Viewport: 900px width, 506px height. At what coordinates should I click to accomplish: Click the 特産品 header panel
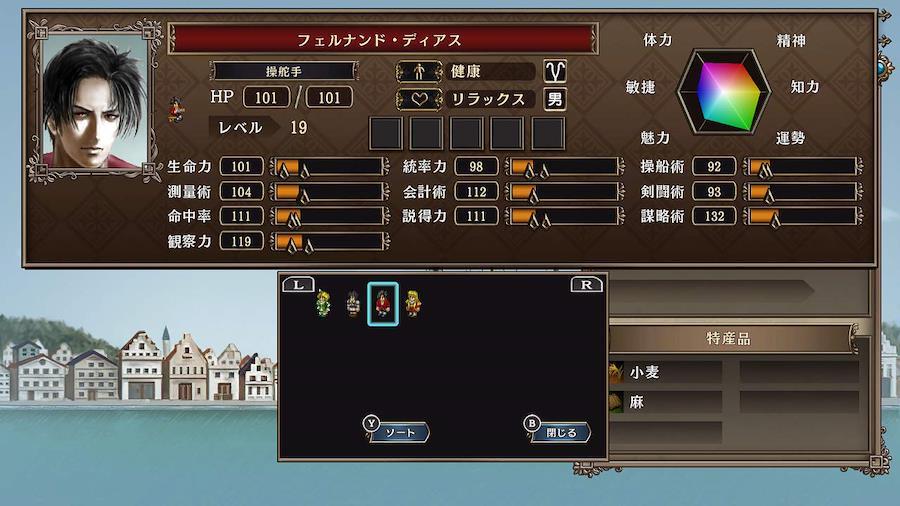[729, 339]
